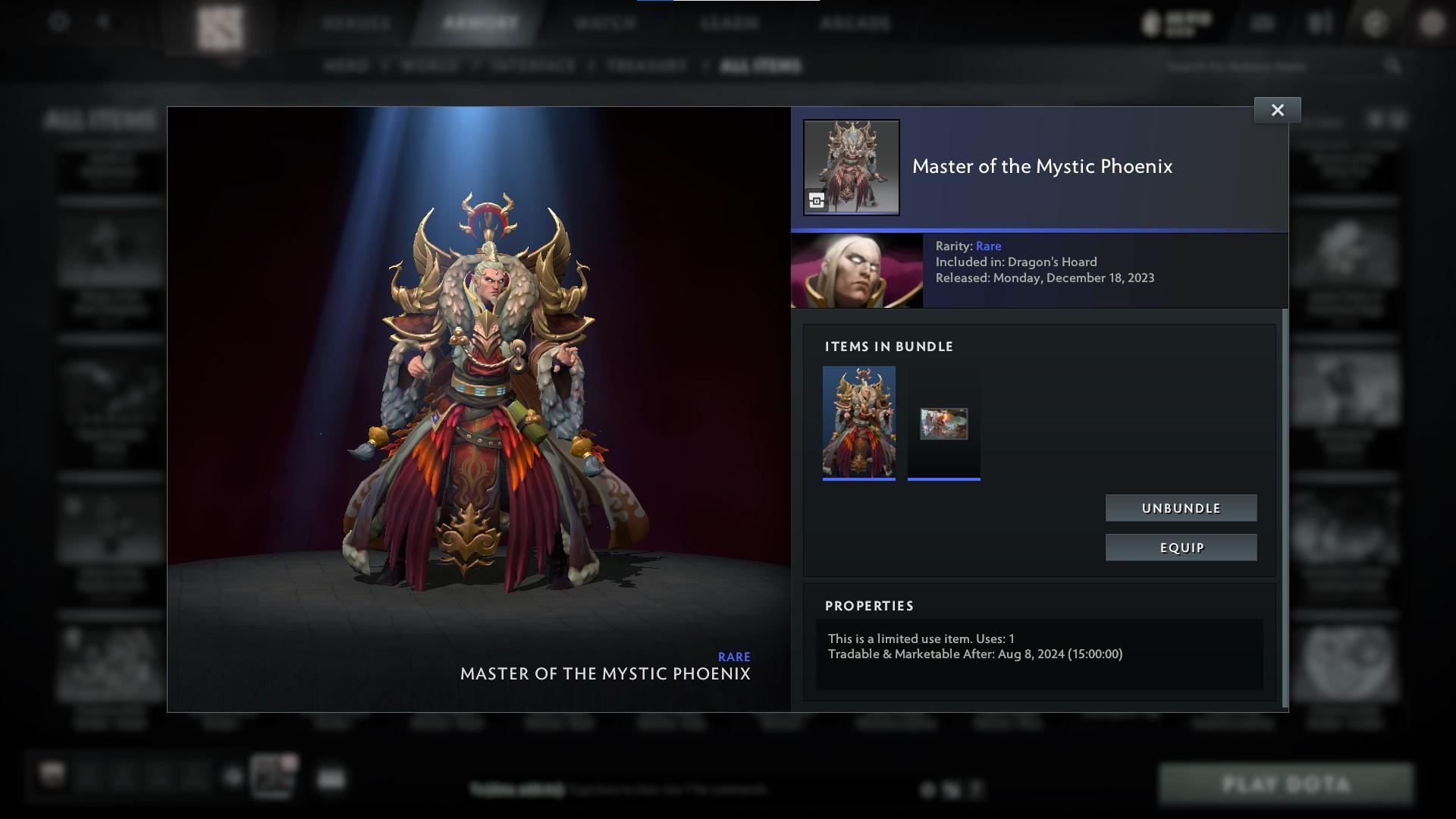Equip the Master of the Mystic Phoenix bundle

click(x=1181, y=547)
